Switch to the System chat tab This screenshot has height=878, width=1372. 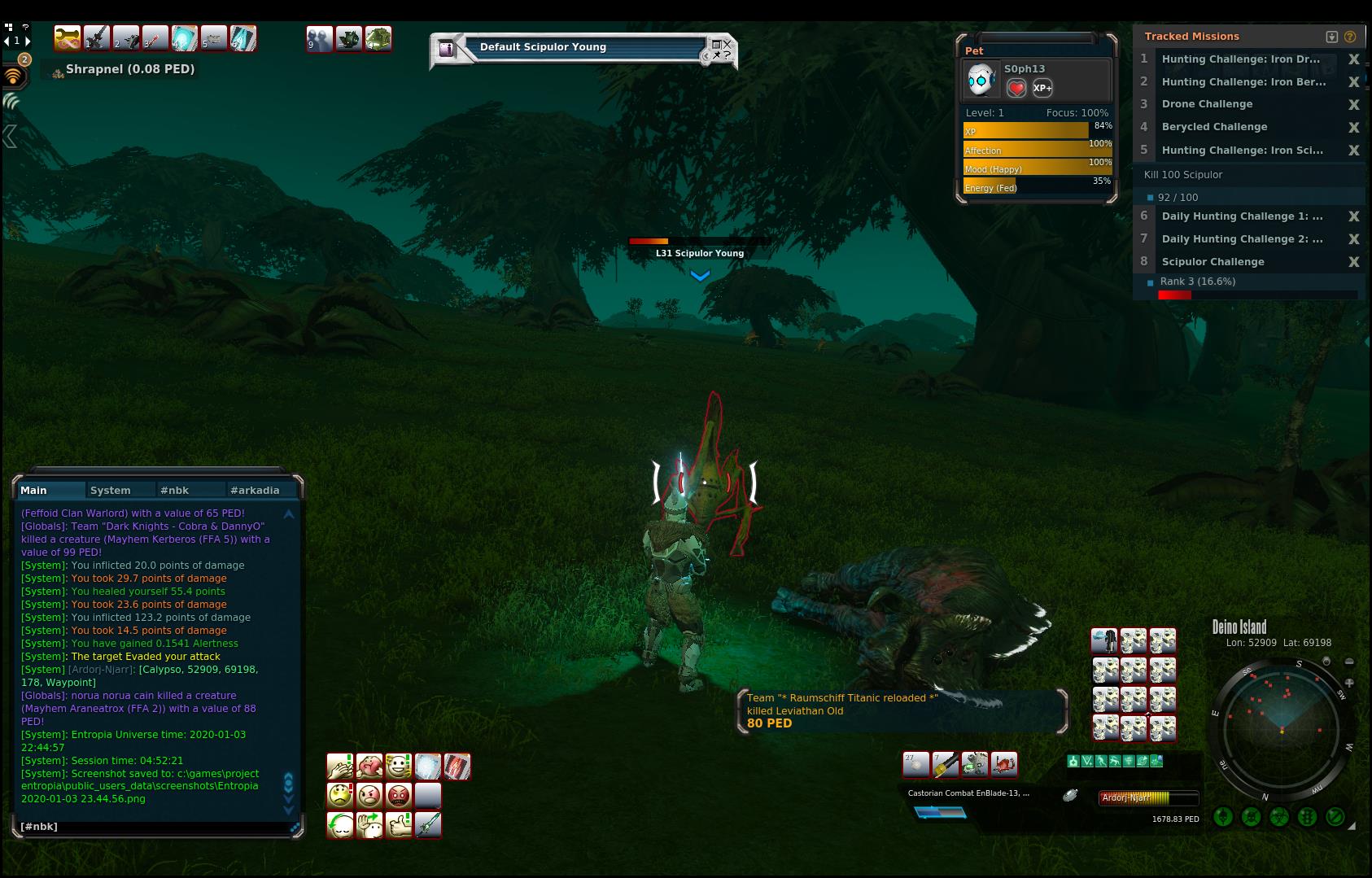coord(111,490)
